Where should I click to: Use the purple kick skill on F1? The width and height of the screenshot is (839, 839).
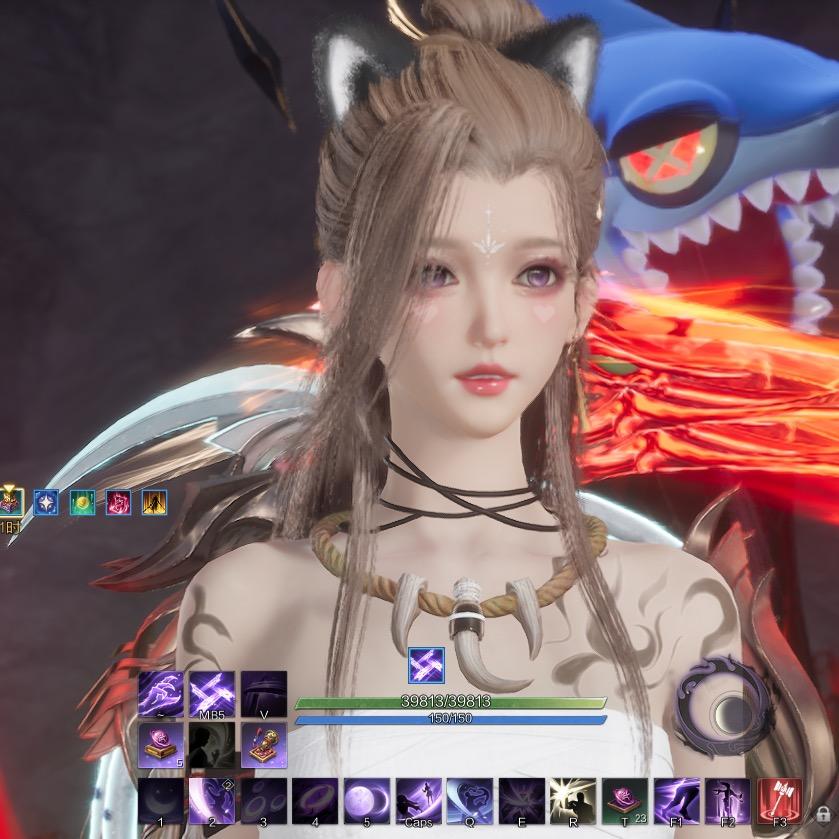[x=677, y=801]
